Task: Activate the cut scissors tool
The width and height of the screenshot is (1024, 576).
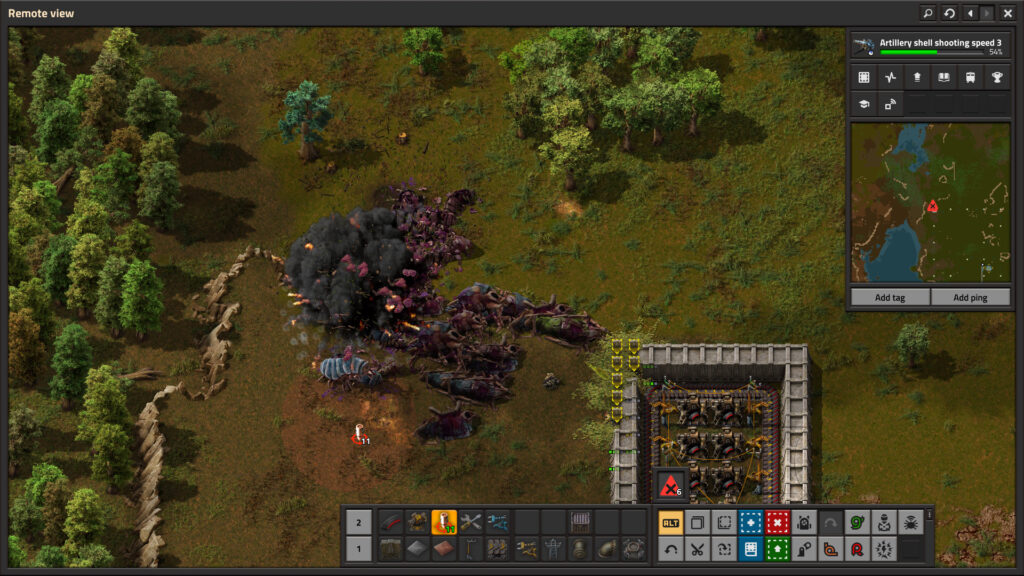Action: point(697,548)
